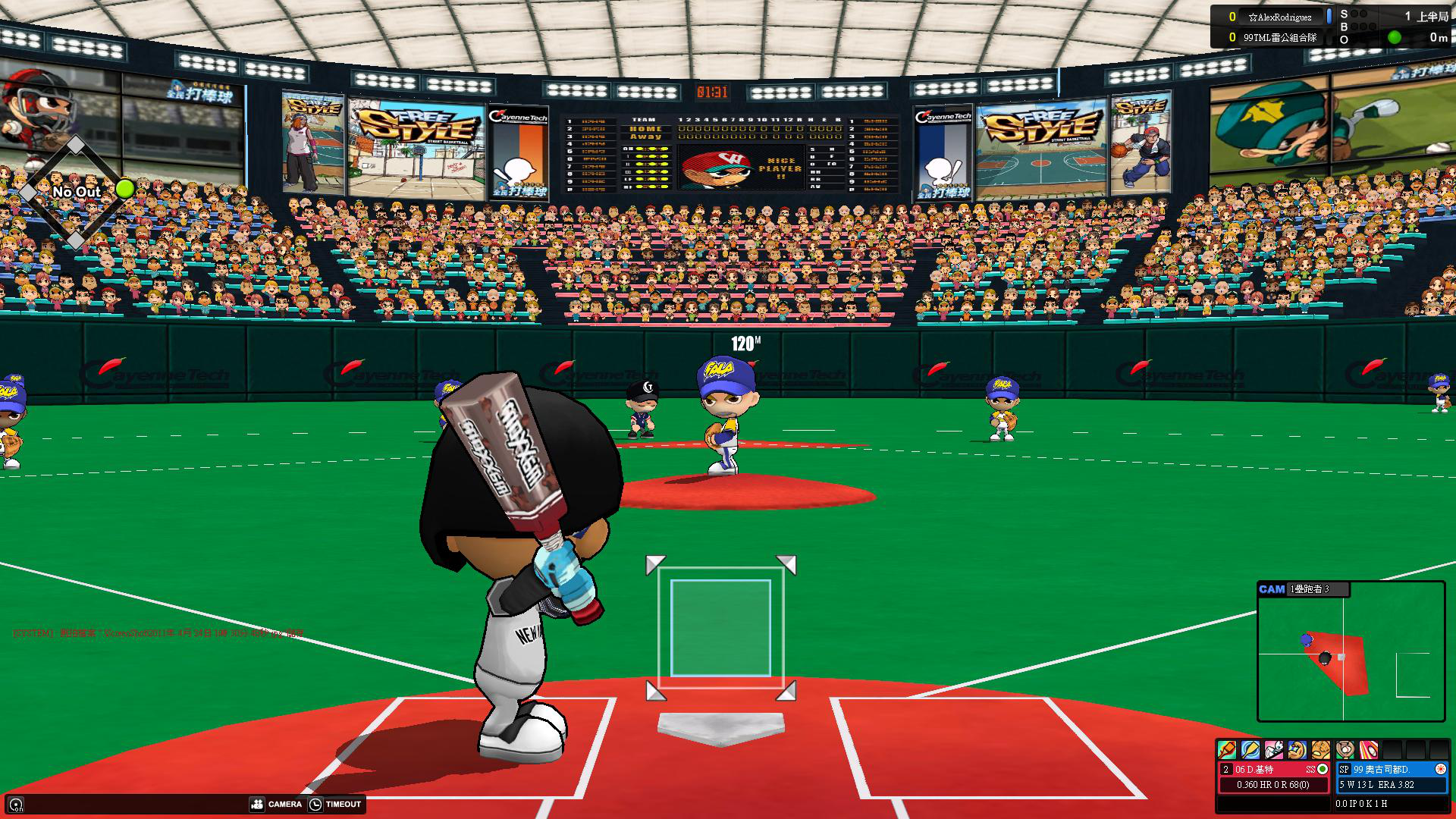Select pitcher card 99 奧古司都D.
This screenshot has height=819, width=1456.
[1392, 777]
